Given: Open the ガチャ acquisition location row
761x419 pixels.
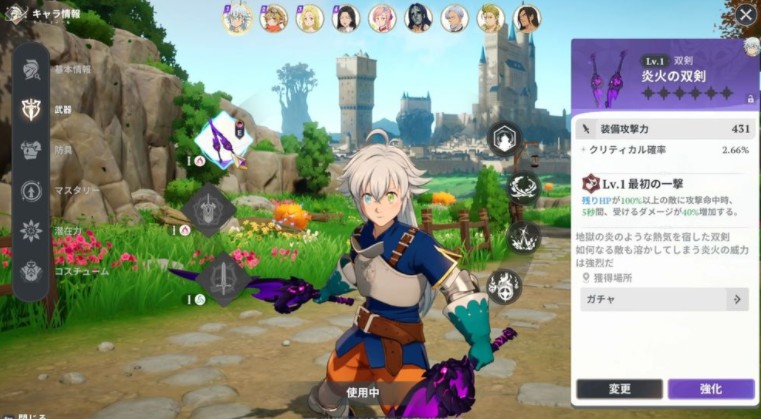Looking at the screenshot, I should (664, 299).
